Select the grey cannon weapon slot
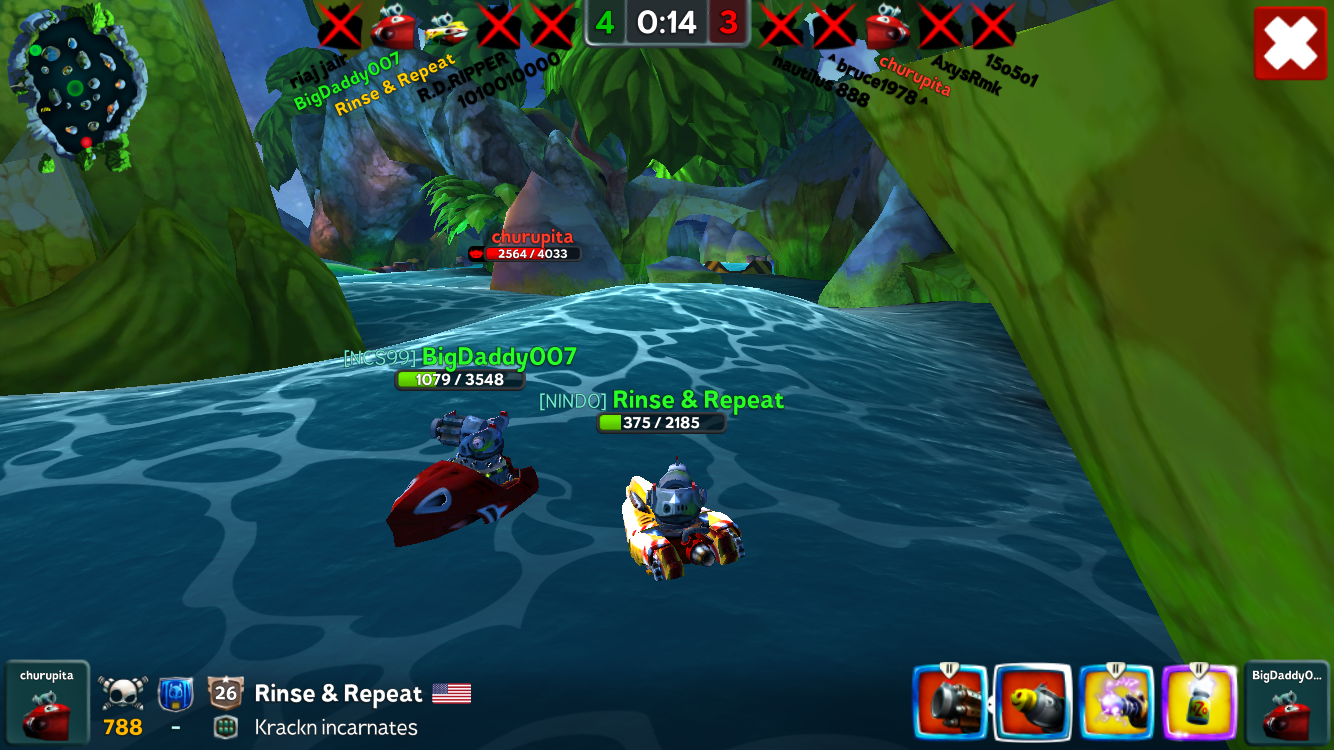This screenshot has width=1334, height=750. (x=949, y=702)
